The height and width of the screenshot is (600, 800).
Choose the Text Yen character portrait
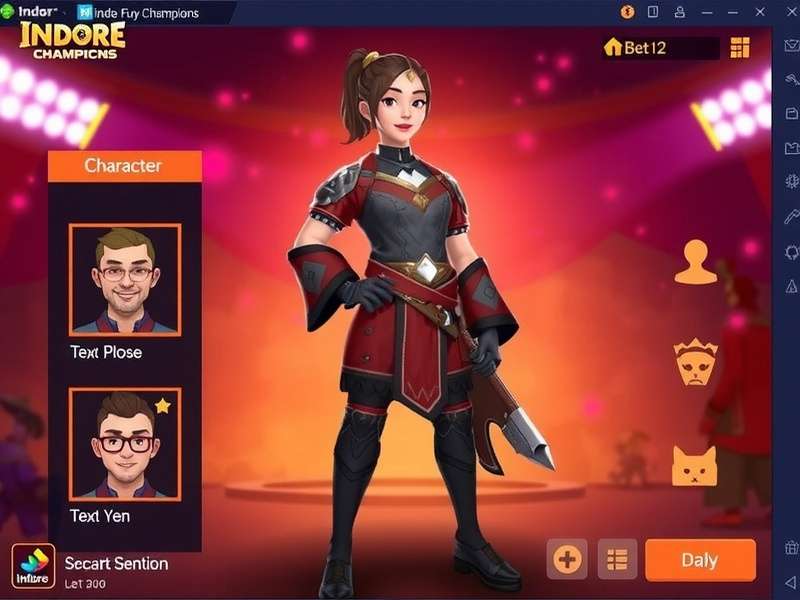click(x=125, y=443)
